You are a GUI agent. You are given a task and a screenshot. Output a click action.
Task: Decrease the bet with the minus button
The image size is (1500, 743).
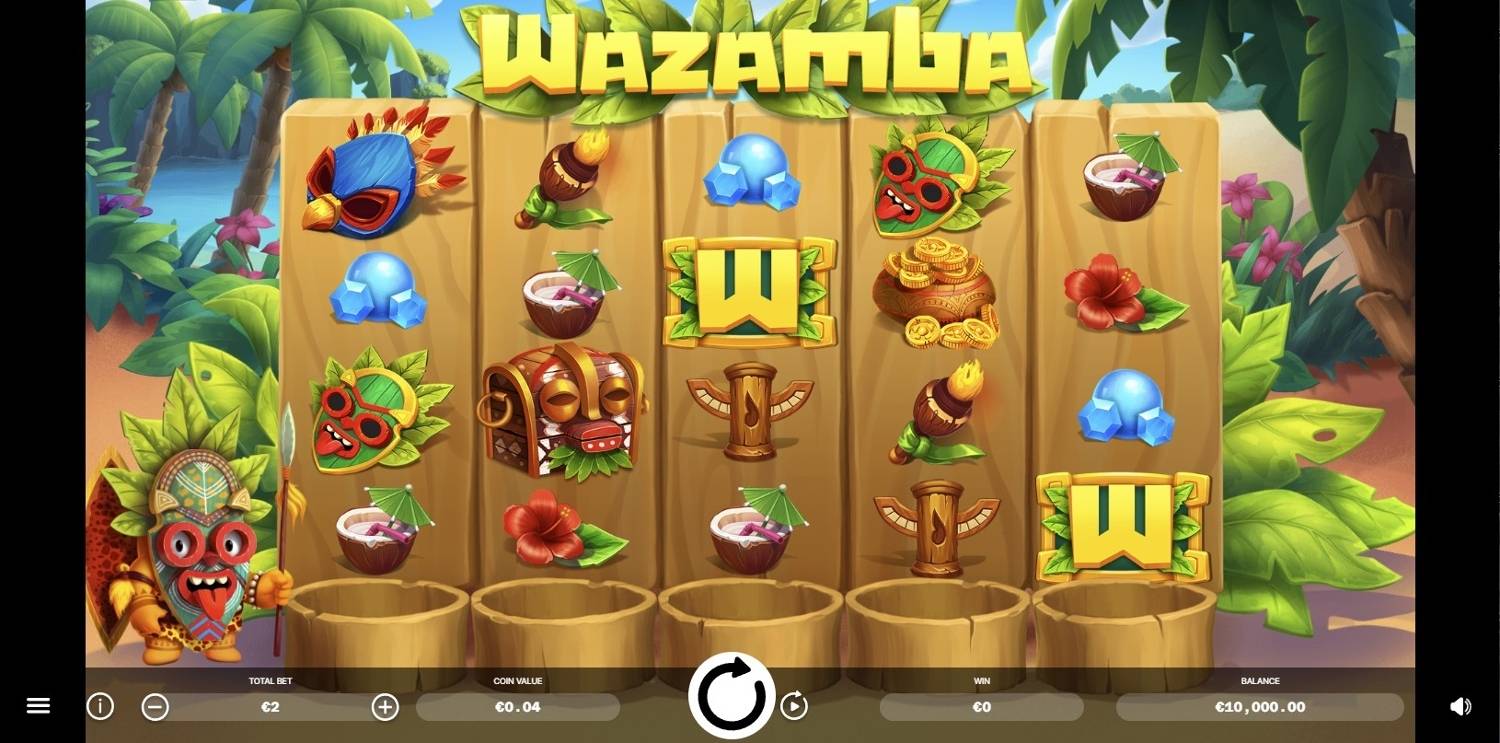[x=155, y=706]
